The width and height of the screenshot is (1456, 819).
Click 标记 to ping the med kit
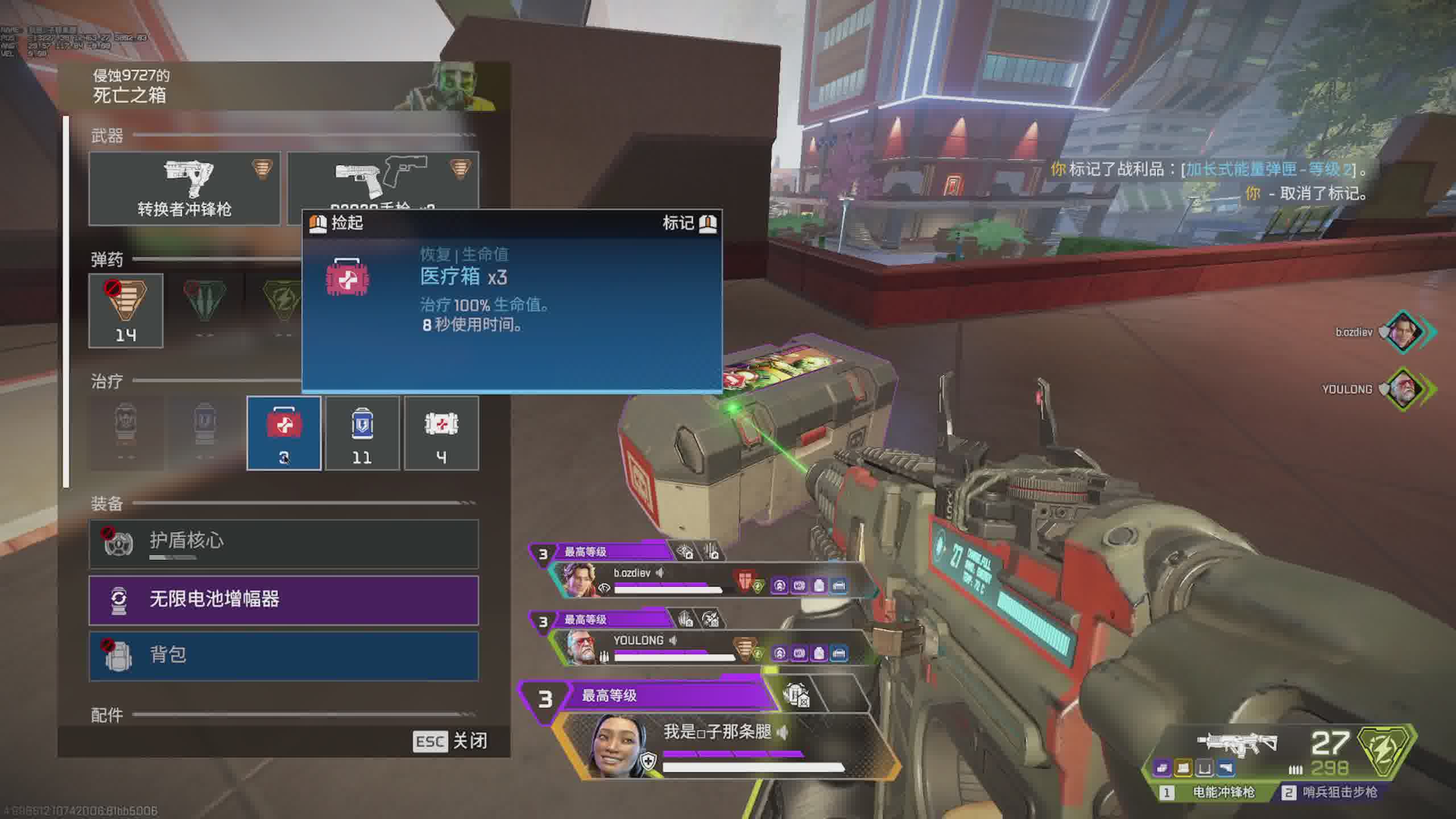click(x=689, y=223)
